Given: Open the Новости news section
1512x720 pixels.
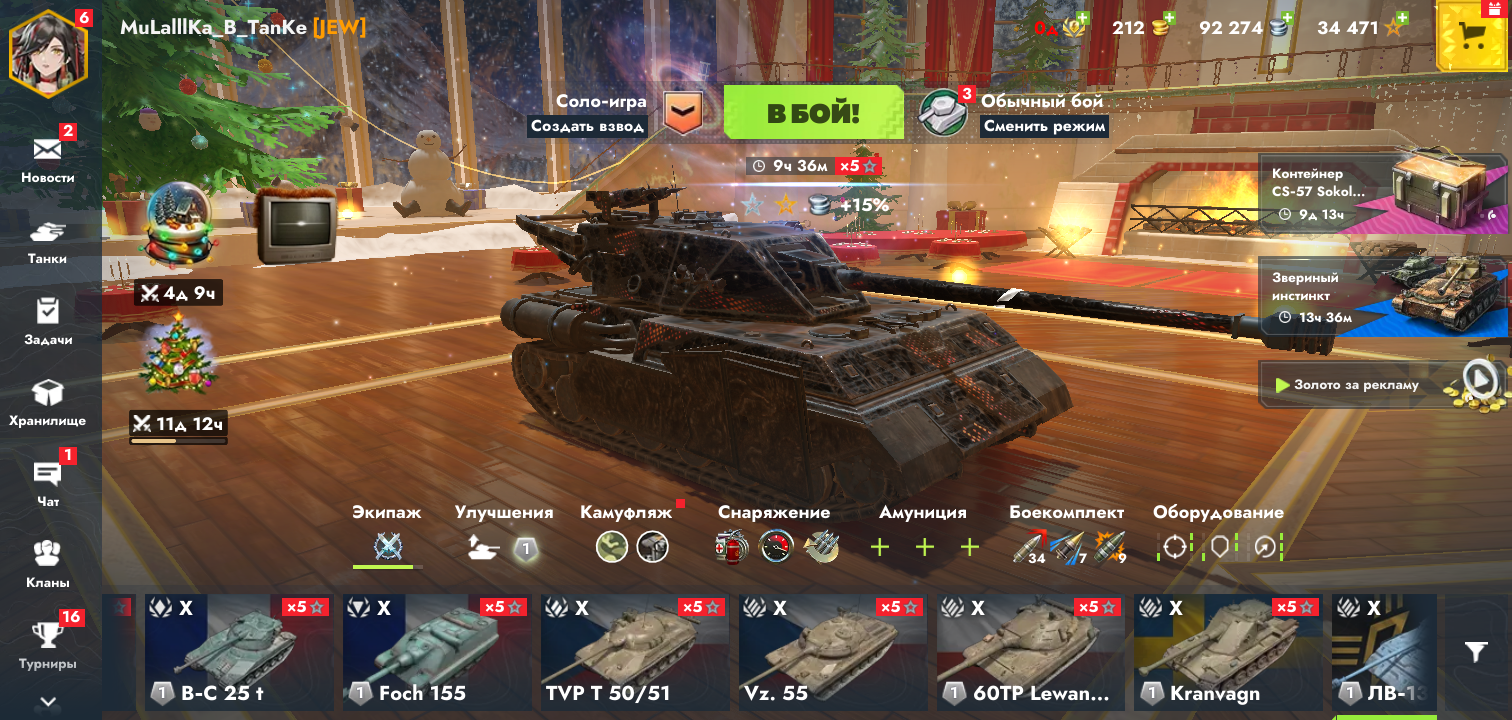Looking at the screenshot, I should [x=48, y=158].
